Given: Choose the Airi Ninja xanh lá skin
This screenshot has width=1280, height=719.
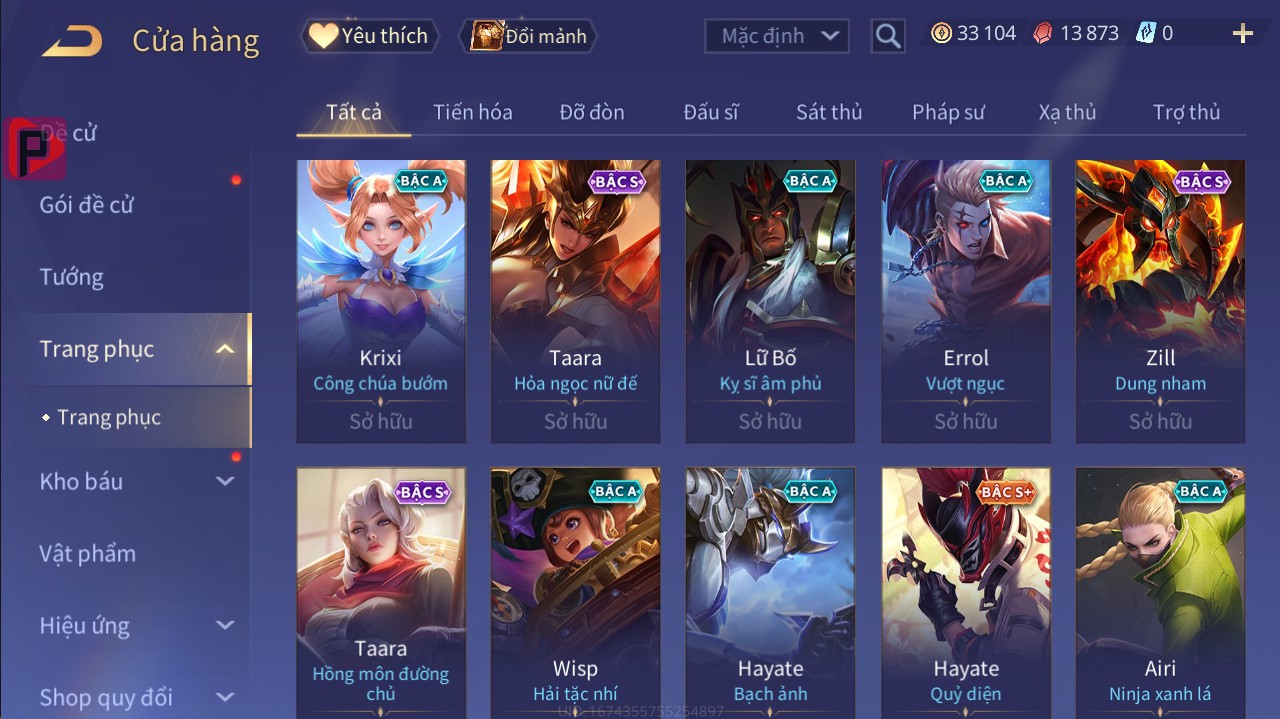Looking at the screenshot, I should [x=1160, y=592].
